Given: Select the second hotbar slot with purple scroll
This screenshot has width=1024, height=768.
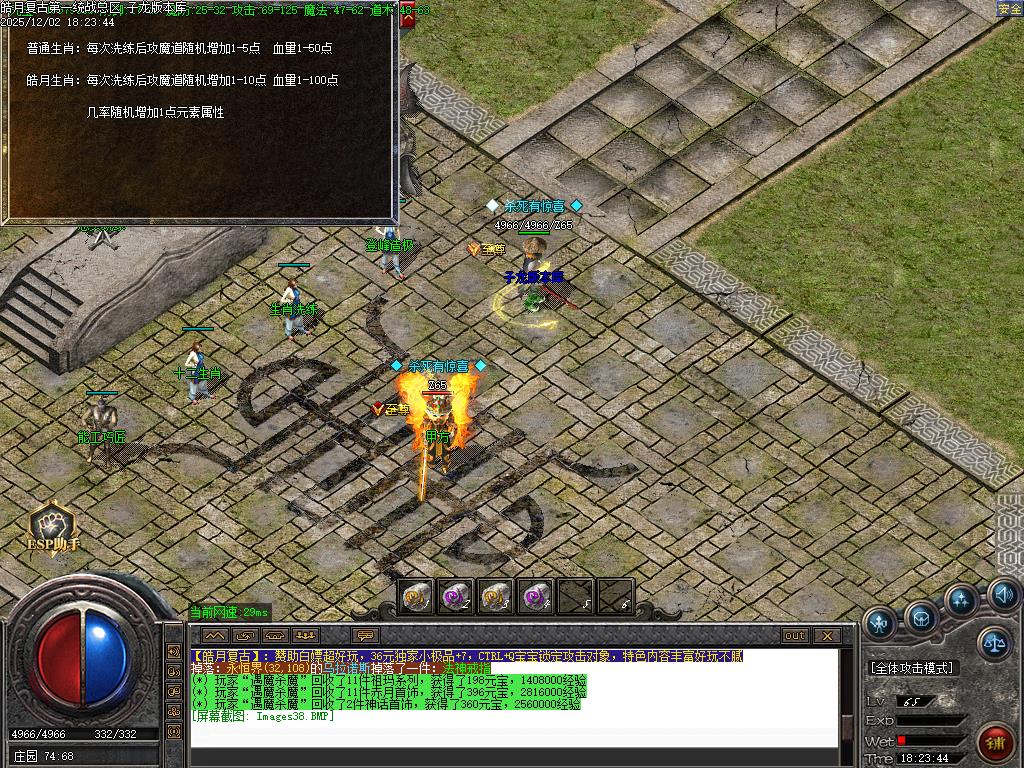Looking at the screenshot, I should click(x=456, y=597).
